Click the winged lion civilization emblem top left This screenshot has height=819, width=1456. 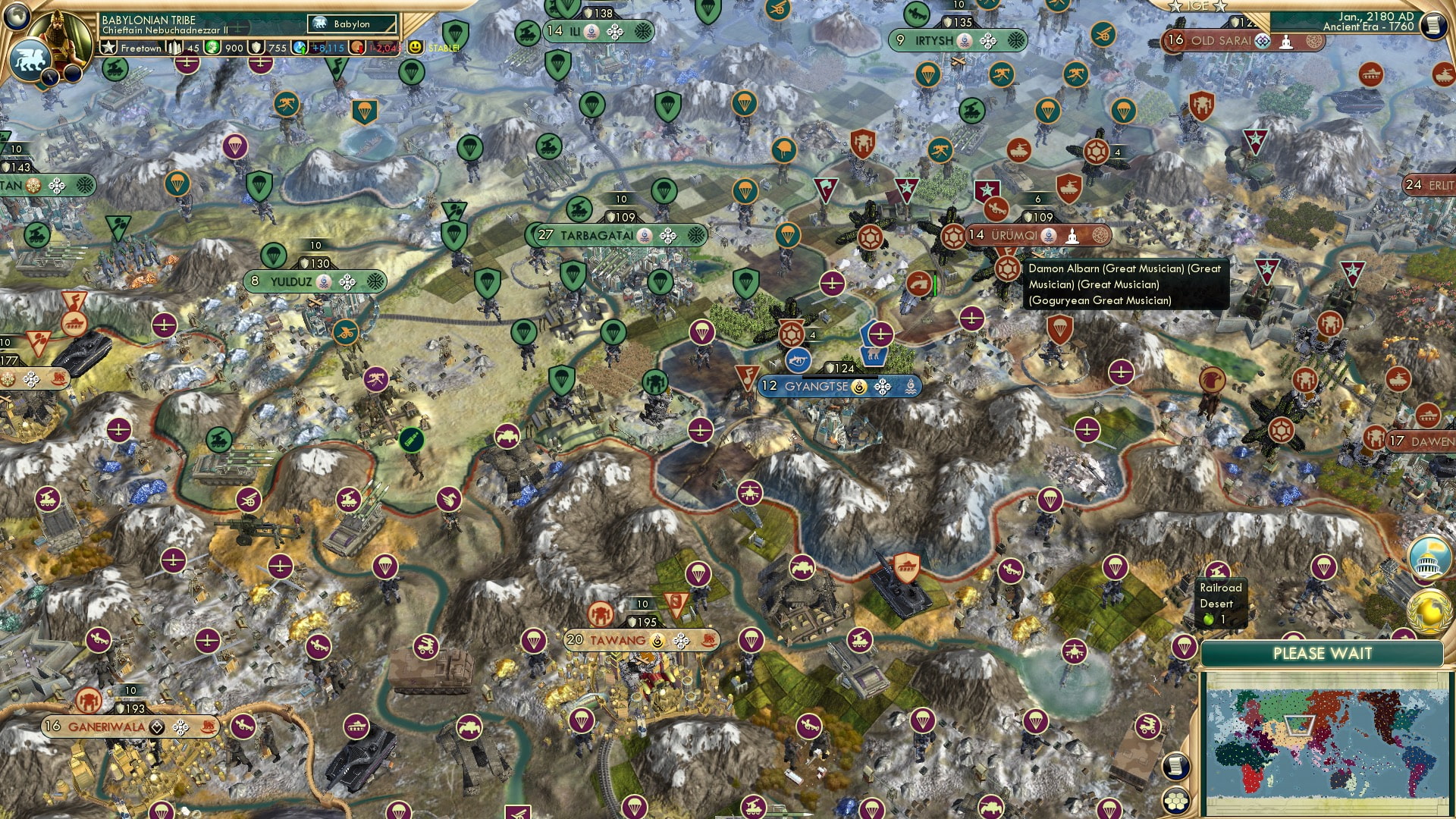pos(31,61)
